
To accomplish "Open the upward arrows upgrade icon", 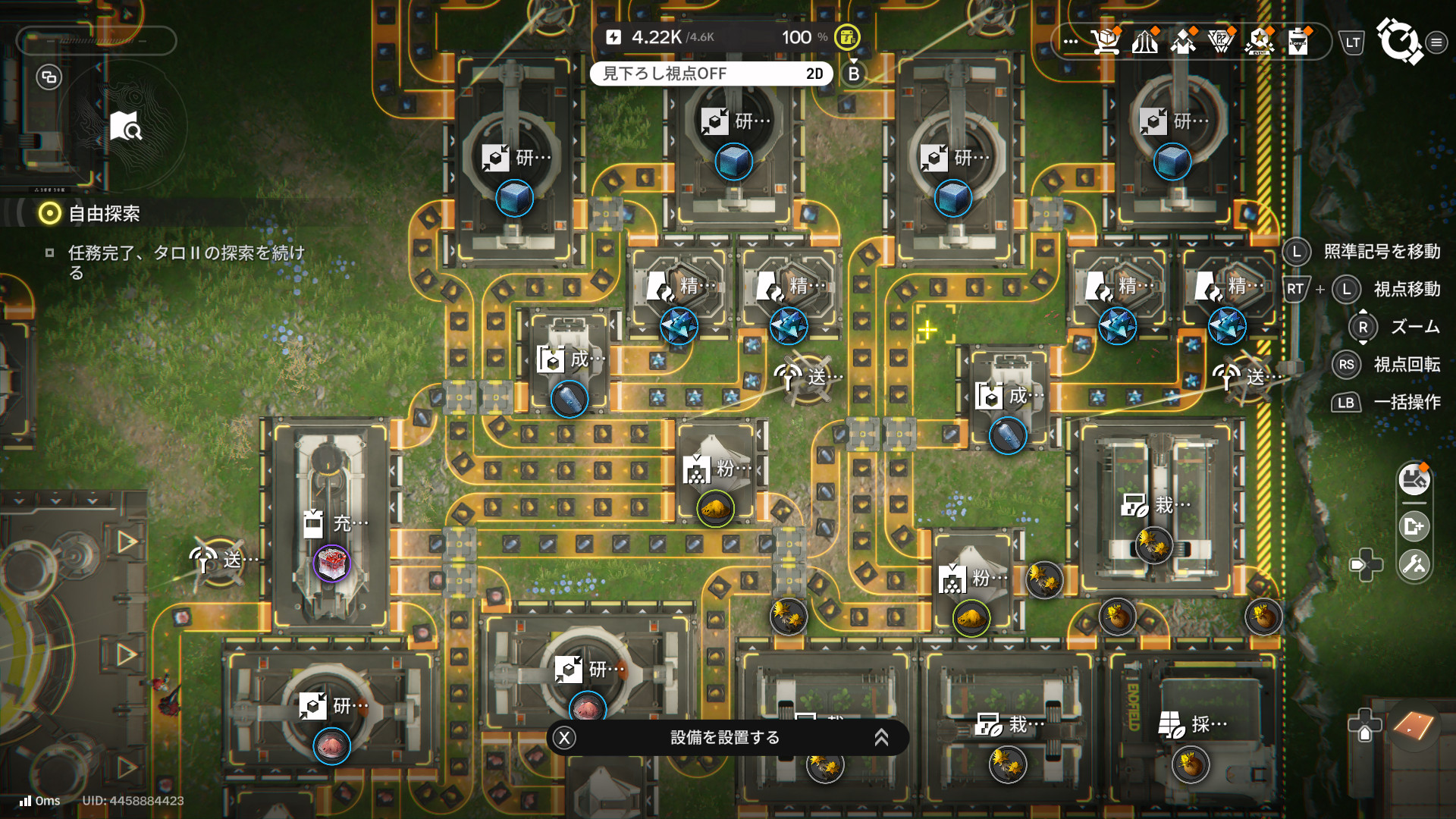I will [1145, 41].
